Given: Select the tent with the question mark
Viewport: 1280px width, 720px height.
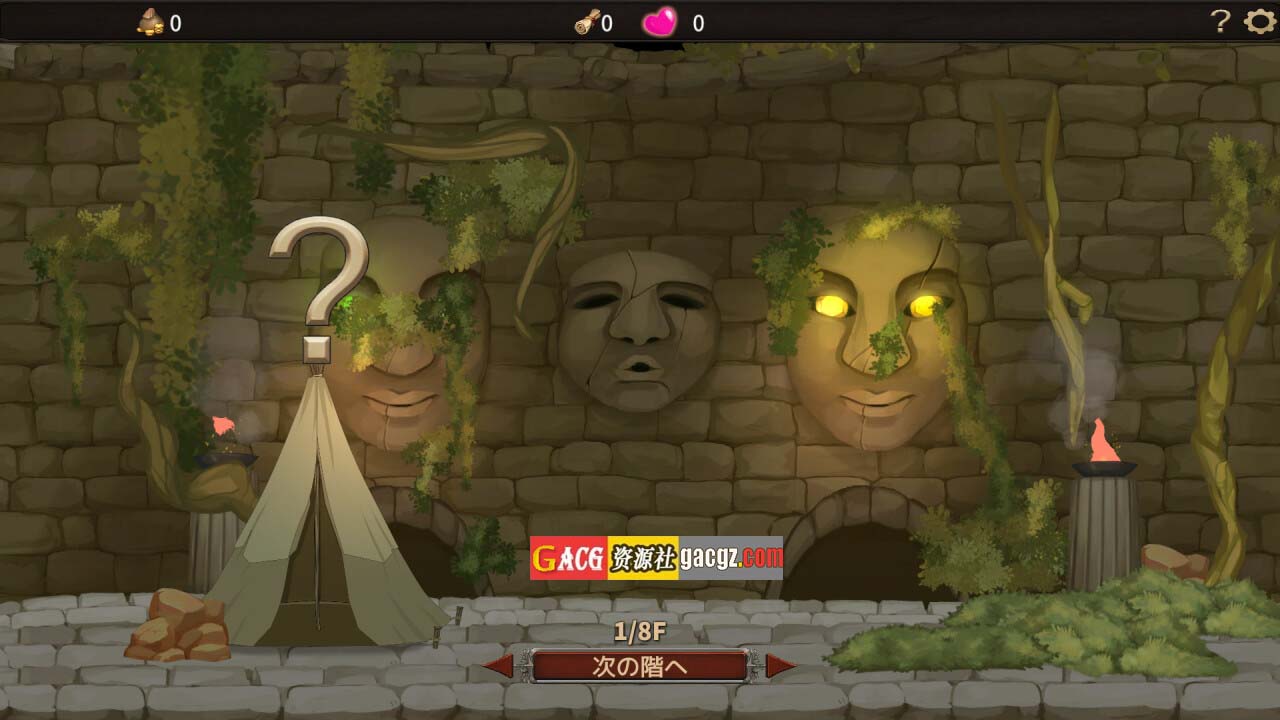Looking at the screenshot, I should [x=318, y=520].
